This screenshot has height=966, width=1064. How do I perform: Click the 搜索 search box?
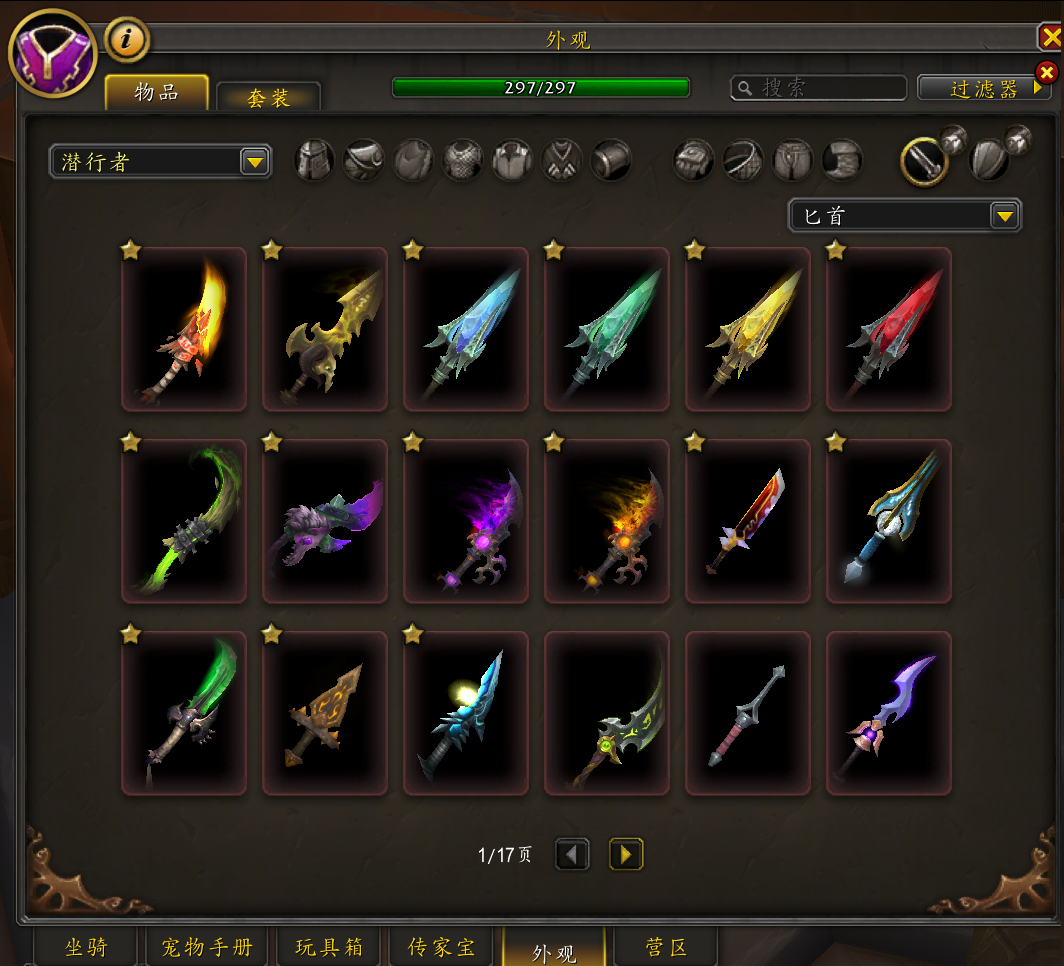[818, 88]
